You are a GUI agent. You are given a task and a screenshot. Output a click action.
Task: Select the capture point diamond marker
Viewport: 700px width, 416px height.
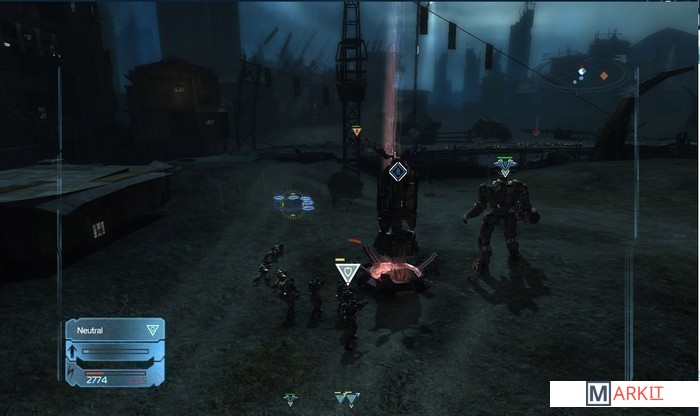coord(398,172)
